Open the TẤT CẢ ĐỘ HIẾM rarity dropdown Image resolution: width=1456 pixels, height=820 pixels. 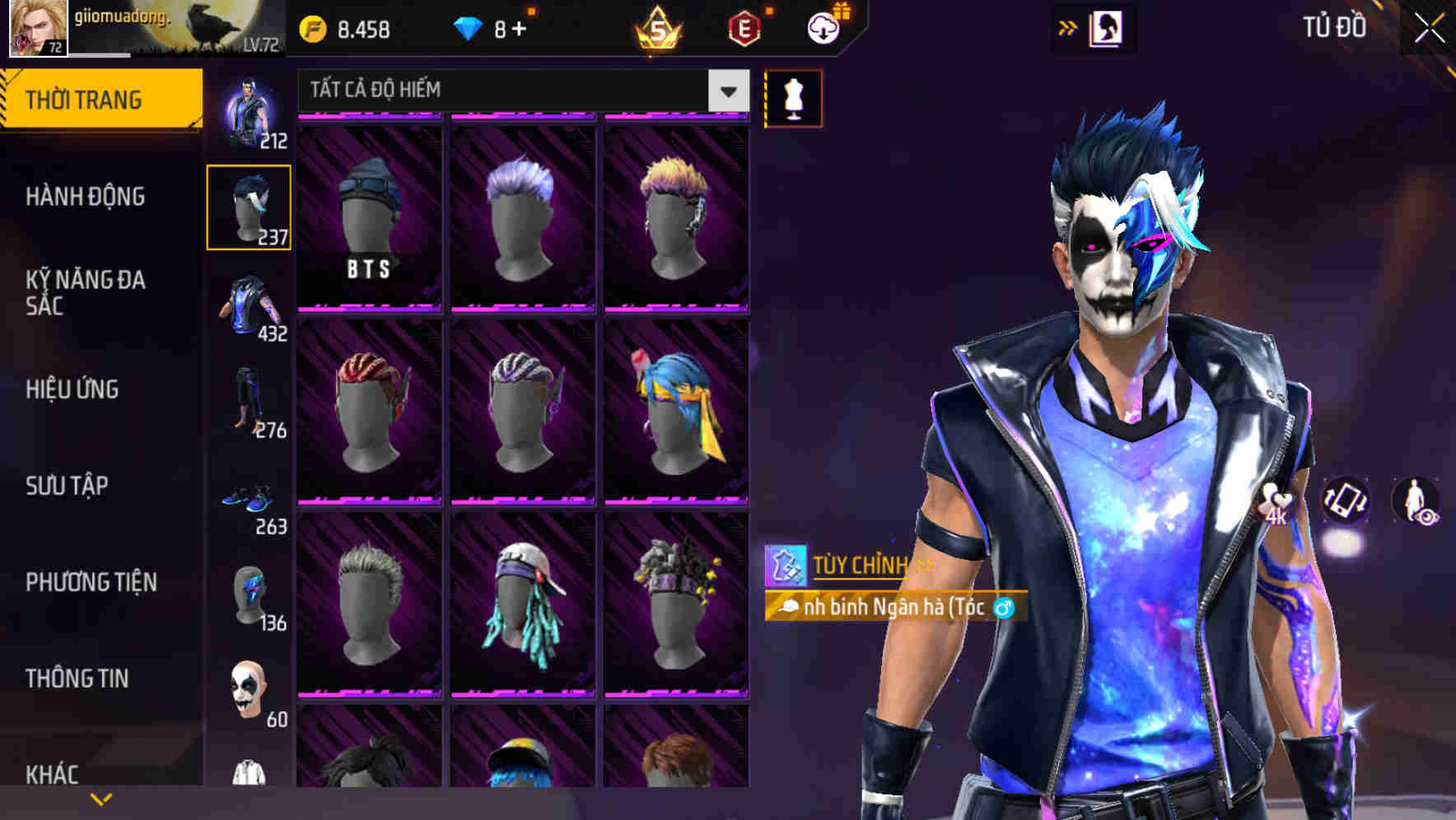pyautogui.click(x=519, y=90)
